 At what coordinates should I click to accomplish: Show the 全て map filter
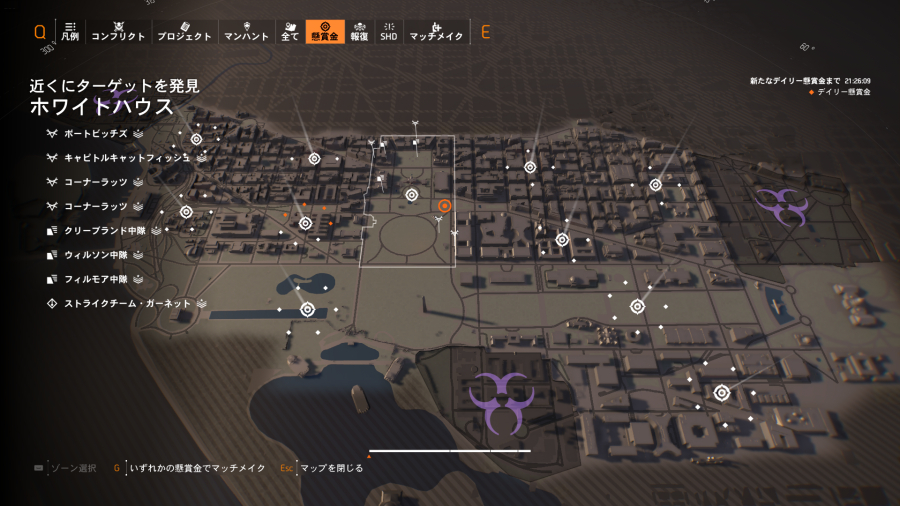[290, 31]
